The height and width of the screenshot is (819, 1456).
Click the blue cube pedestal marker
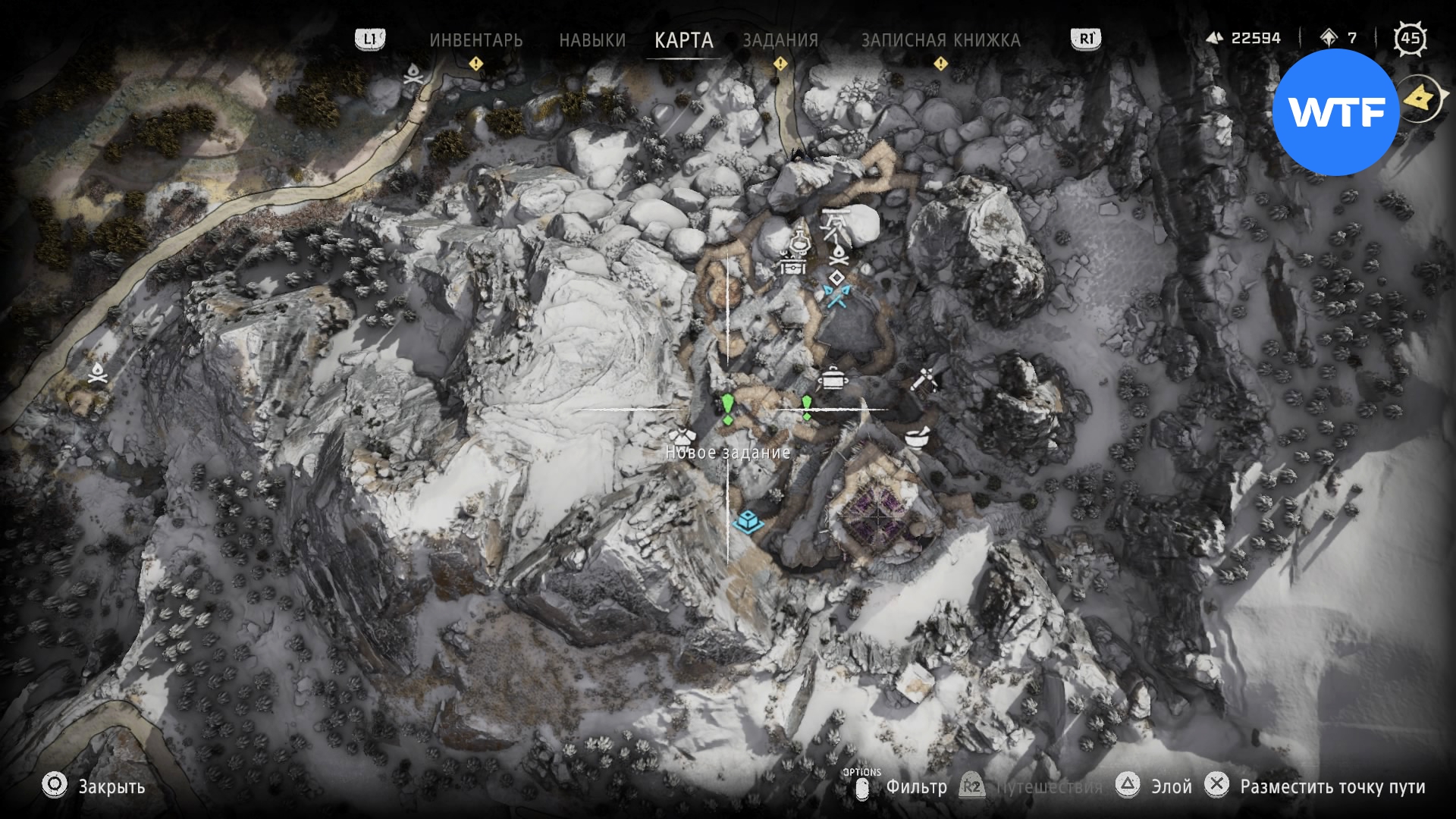746,521
